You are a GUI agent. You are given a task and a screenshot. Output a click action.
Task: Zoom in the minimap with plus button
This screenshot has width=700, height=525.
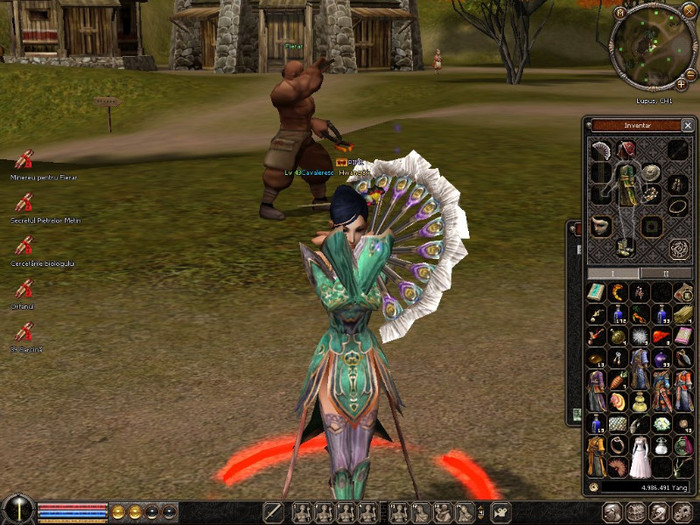pos(682,84)
